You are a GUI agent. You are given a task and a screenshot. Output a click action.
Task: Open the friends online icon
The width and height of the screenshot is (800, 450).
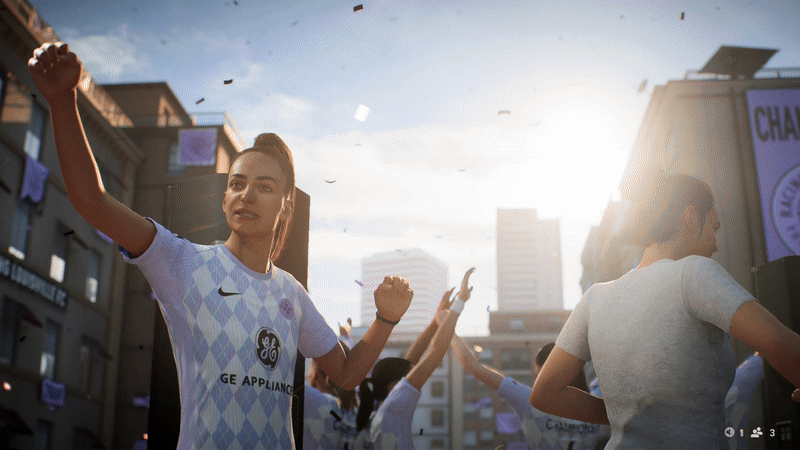pos(756,432)
